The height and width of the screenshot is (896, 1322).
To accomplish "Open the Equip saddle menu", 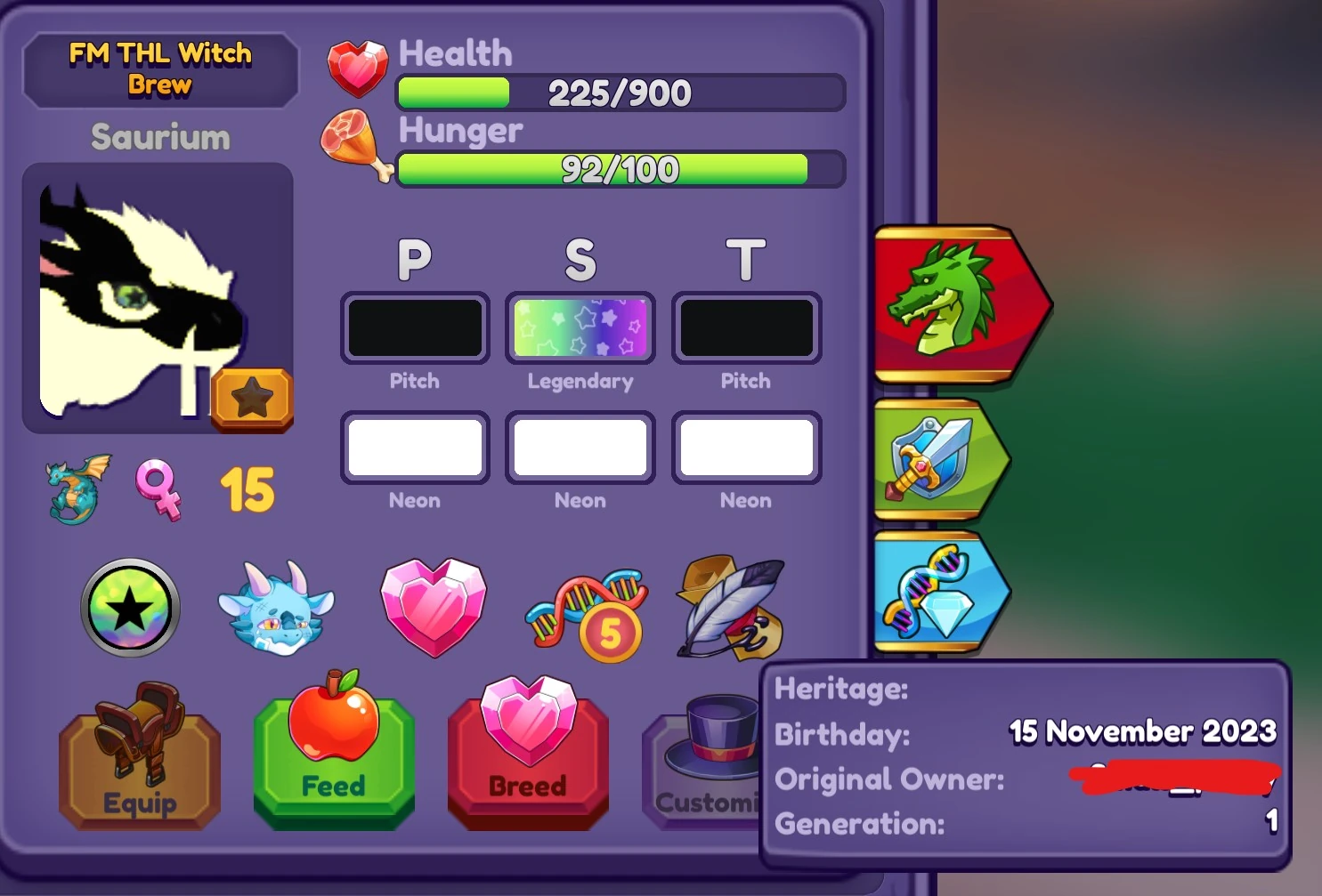I will (139, 761).
